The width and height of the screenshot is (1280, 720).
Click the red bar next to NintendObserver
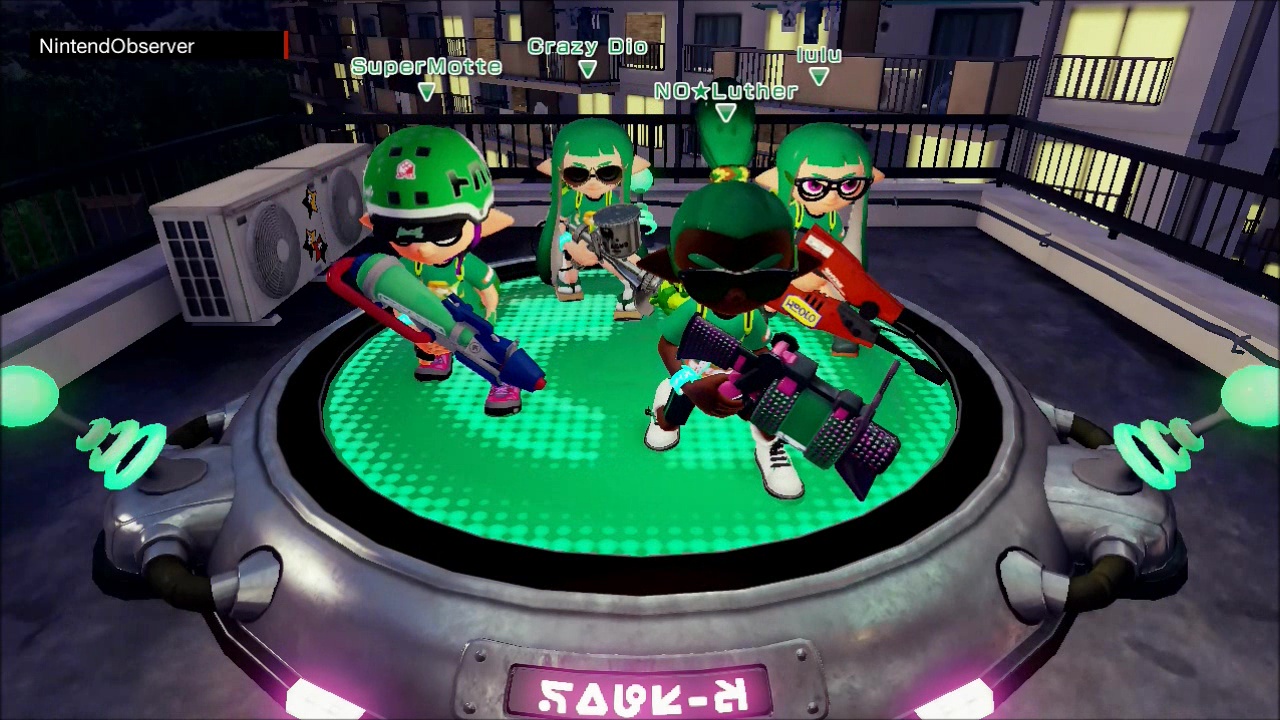(x=285, y=45)
